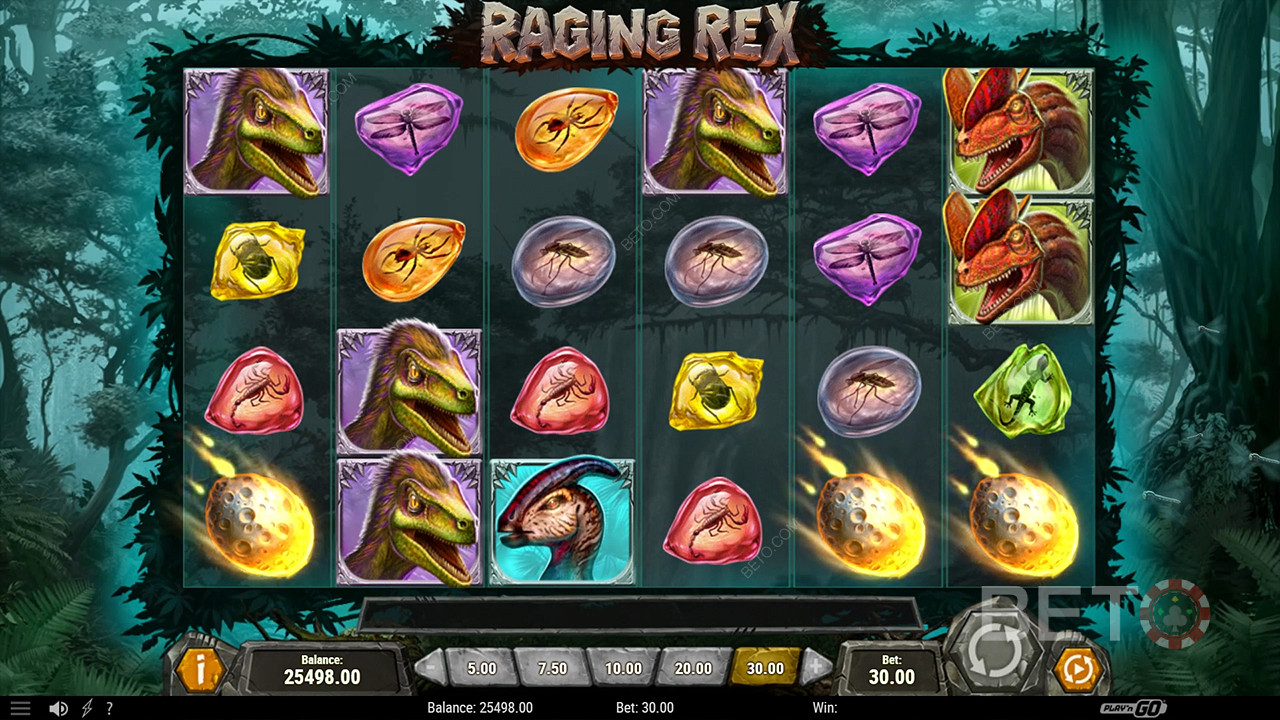1280x720 pixels.
Task: Open the paytable info button
Action: click(x=200, y=670)
